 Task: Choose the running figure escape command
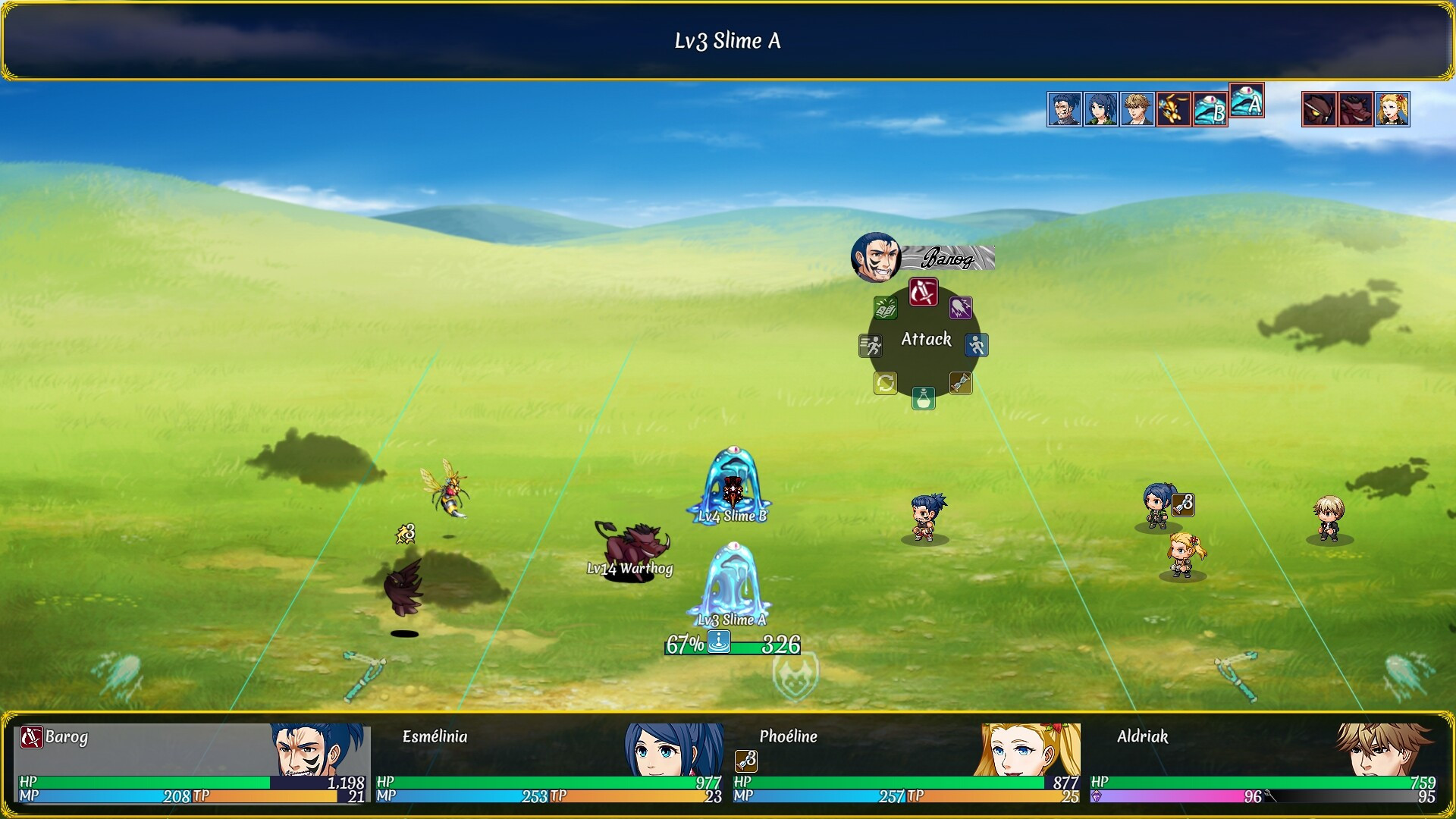click(871, 346)
